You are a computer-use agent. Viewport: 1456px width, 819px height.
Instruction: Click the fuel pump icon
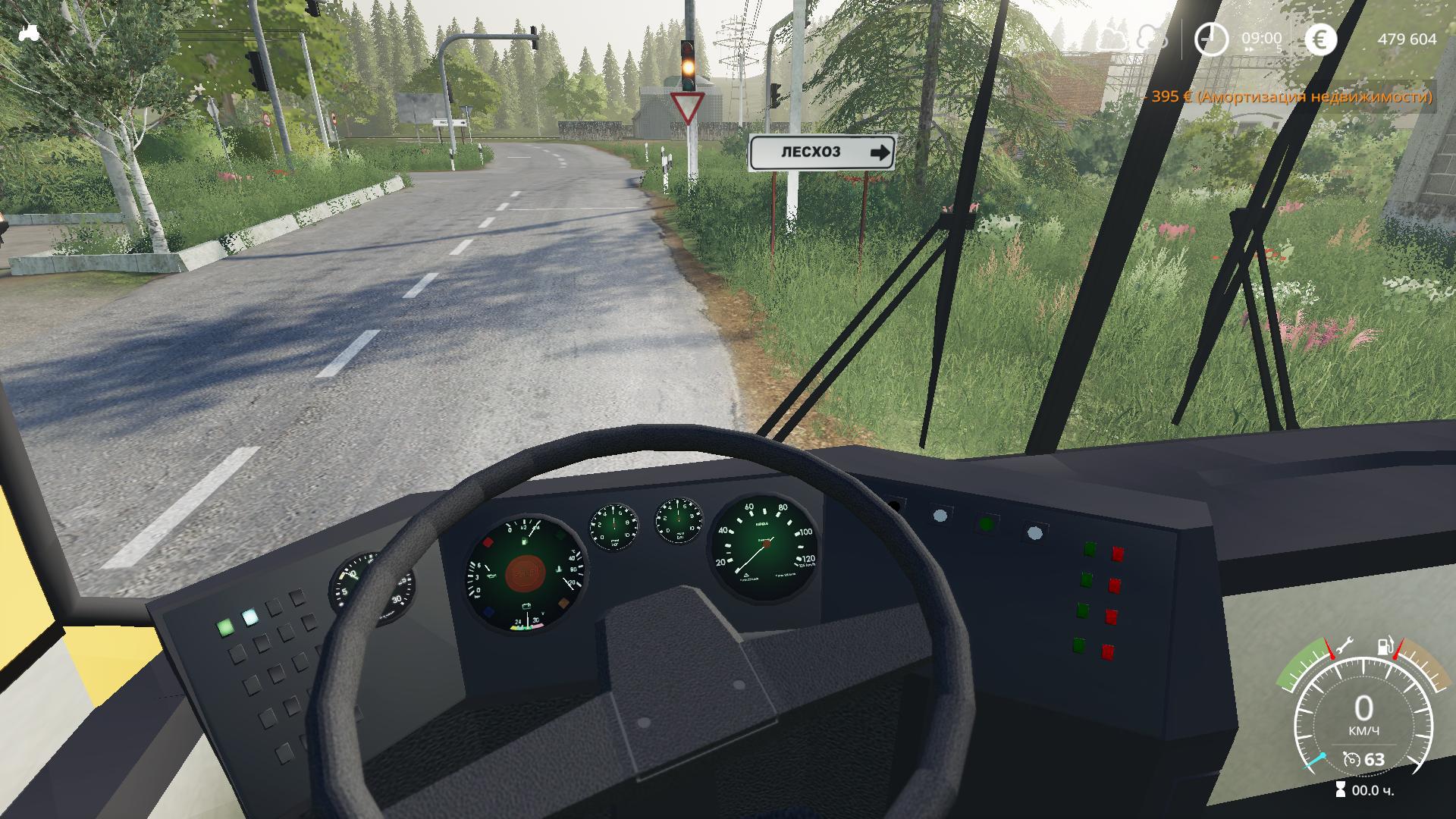pos(1385,646)
